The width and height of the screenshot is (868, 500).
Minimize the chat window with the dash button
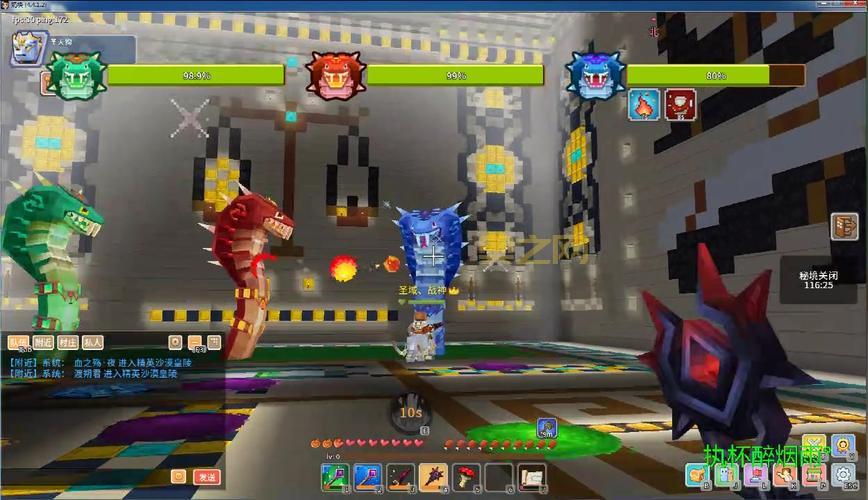(x=195, y=341)
